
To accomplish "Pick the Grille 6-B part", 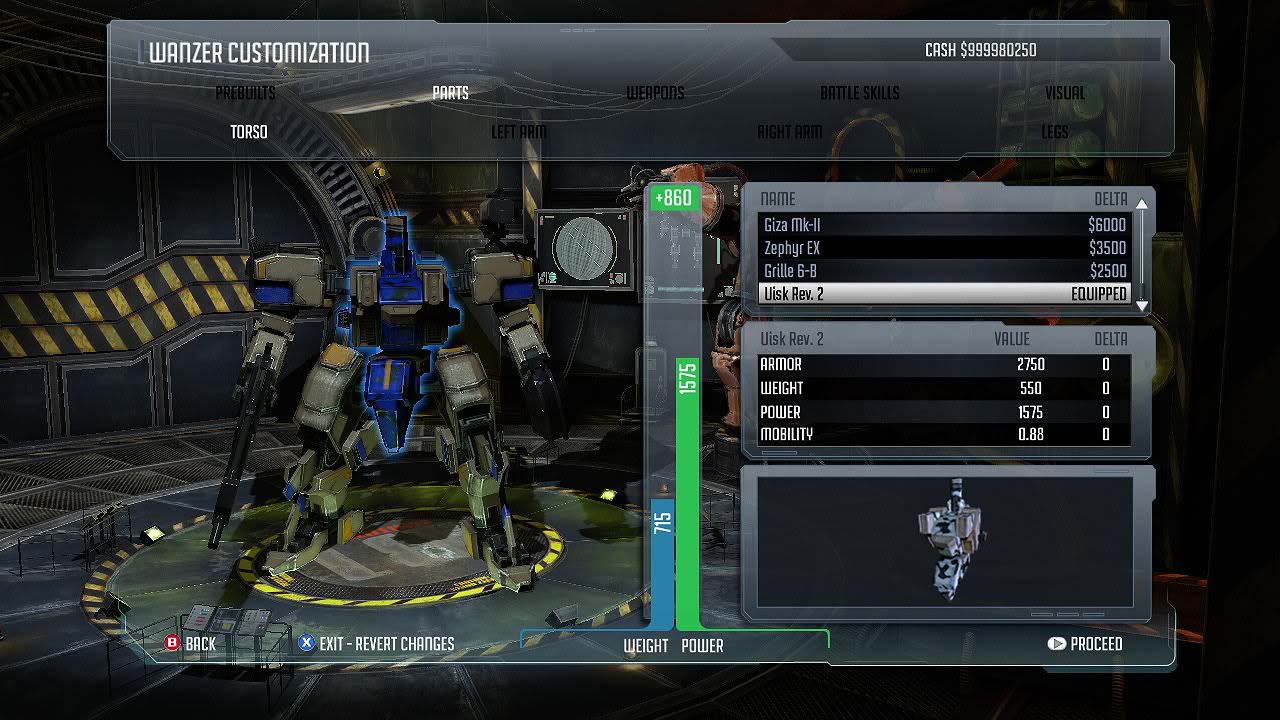I will pos(944,271).
